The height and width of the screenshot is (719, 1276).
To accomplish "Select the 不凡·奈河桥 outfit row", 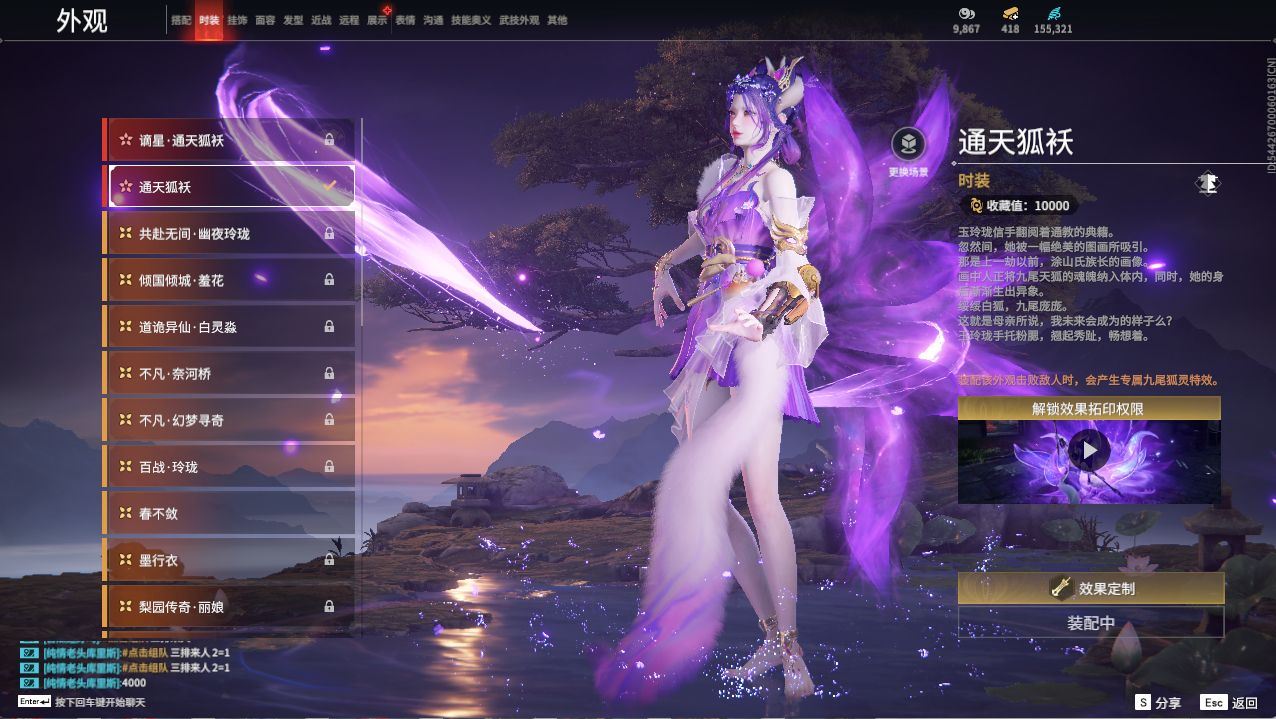I will (x=230, y=373).
